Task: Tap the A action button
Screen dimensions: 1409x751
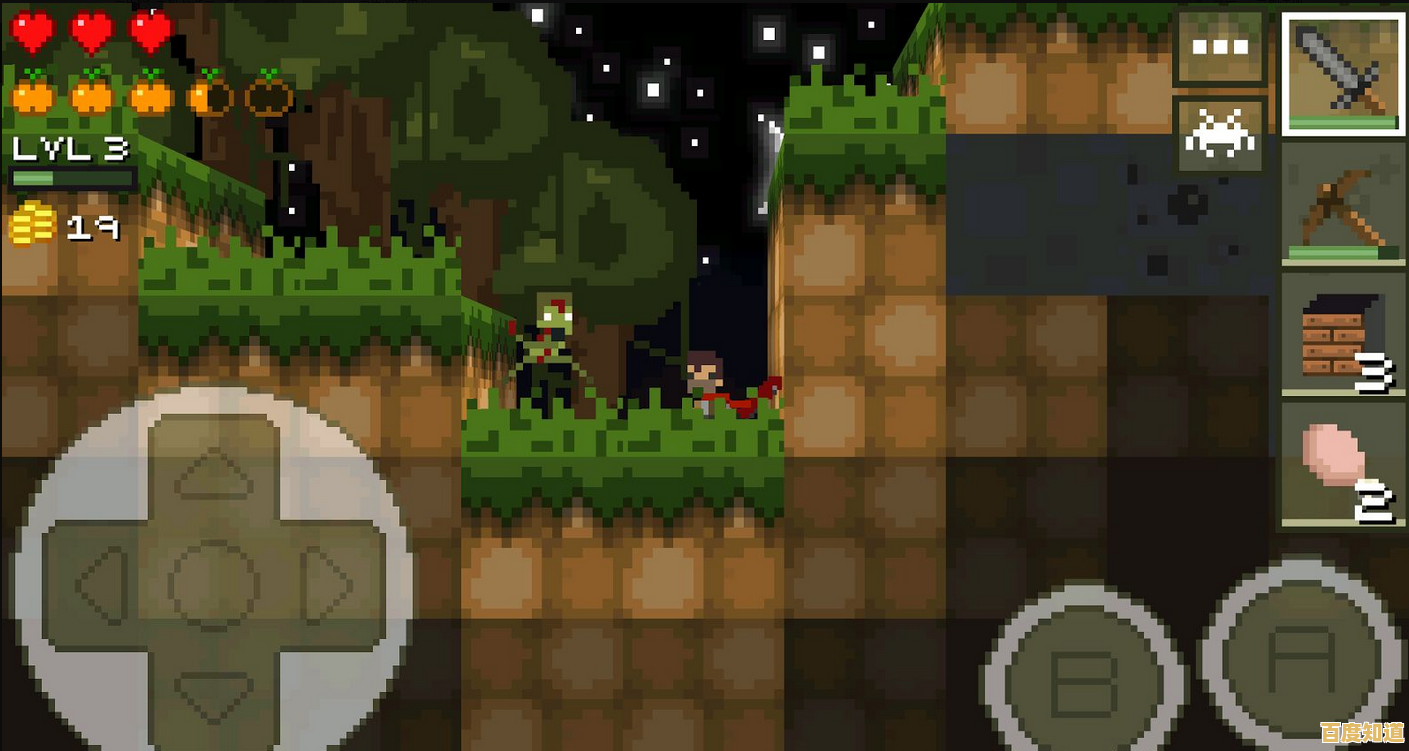Action: (1300, 657)
